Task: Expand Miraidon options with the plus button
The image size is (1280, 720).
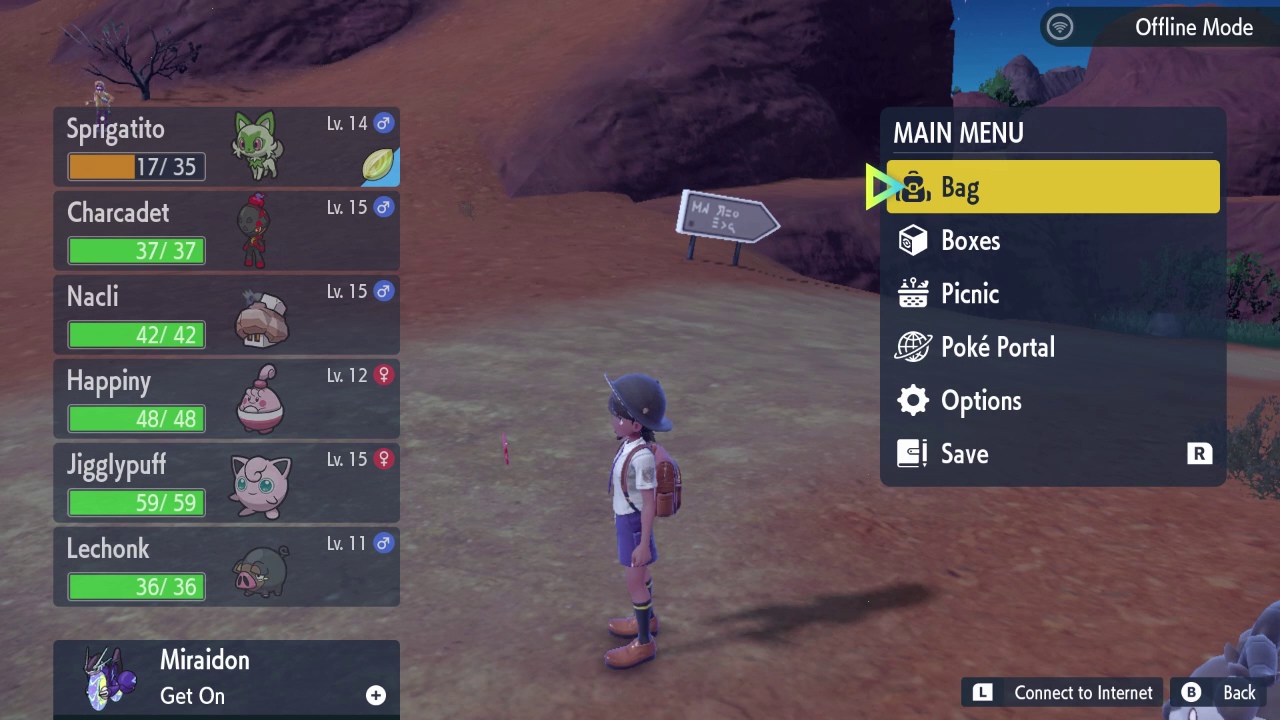Action: click(x=375, y=694)
